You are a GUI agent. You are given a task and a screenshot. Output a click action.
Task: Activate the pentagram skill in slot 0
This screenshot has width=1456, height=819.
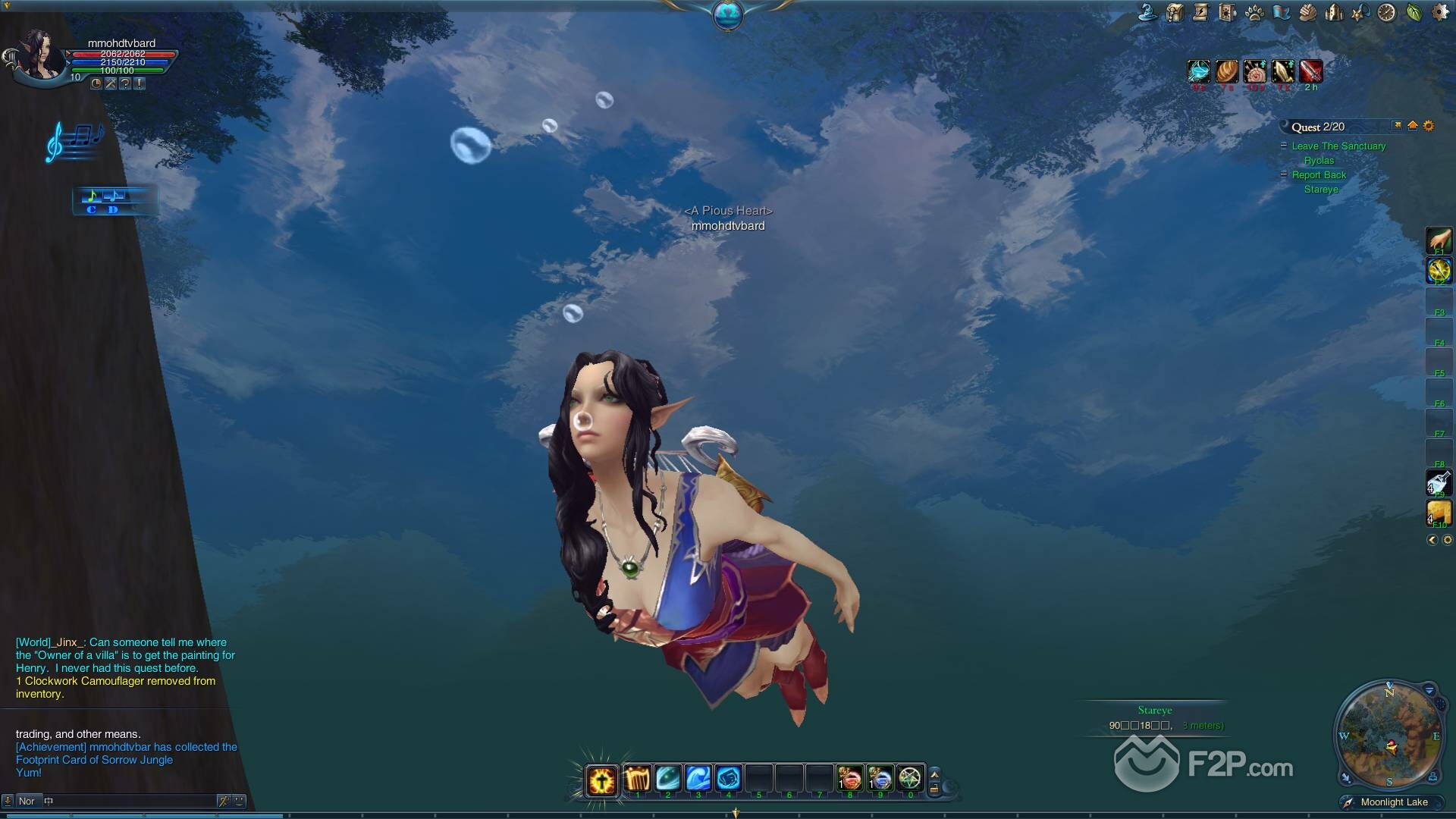point(910,779)
